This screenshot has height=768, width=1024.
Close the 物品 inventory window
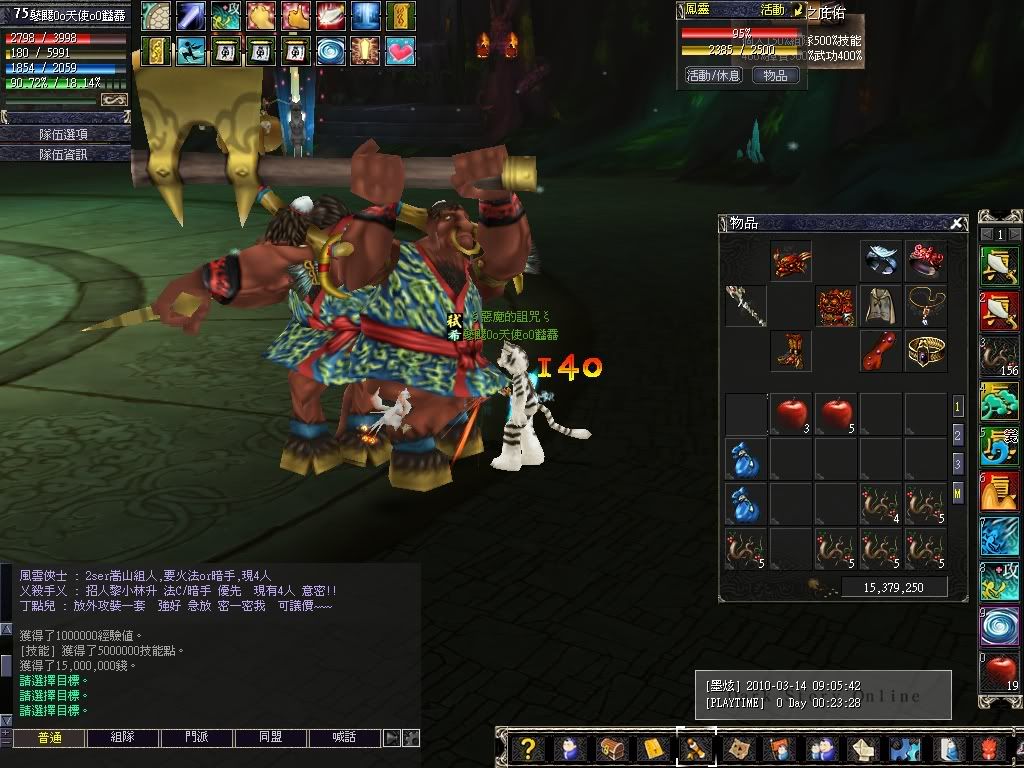pyautogui.click(x=957, y=224)
